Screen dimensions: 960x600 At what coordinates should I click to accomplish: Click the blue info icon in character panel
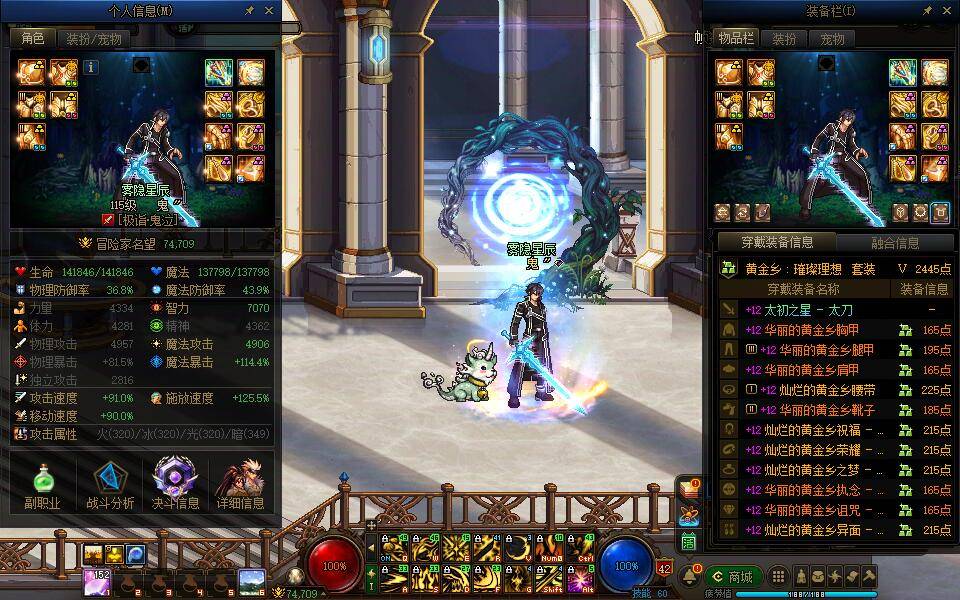point(91,67)
